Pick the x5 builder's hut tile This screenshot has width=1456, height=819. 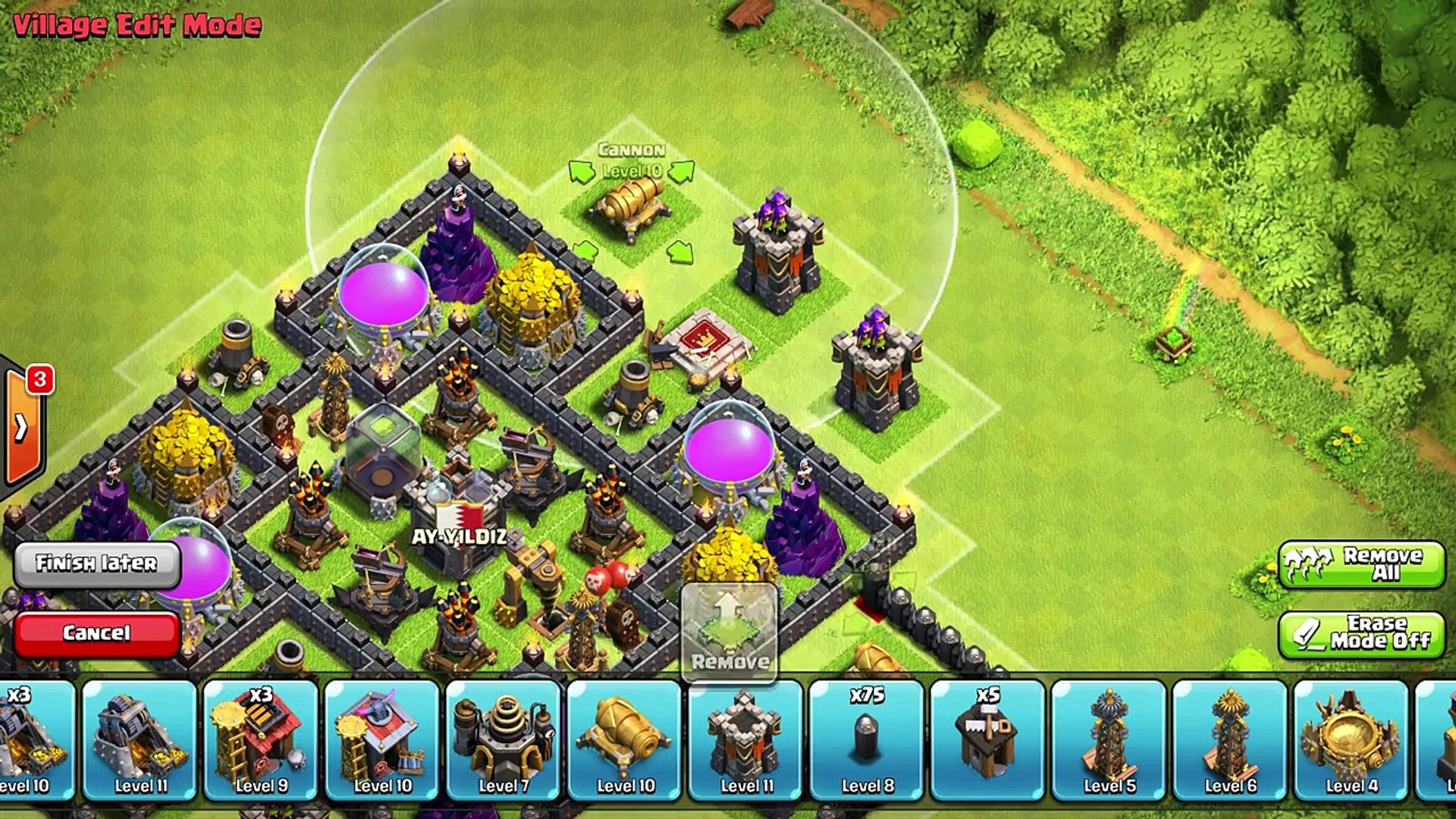(x=988, y=739)
